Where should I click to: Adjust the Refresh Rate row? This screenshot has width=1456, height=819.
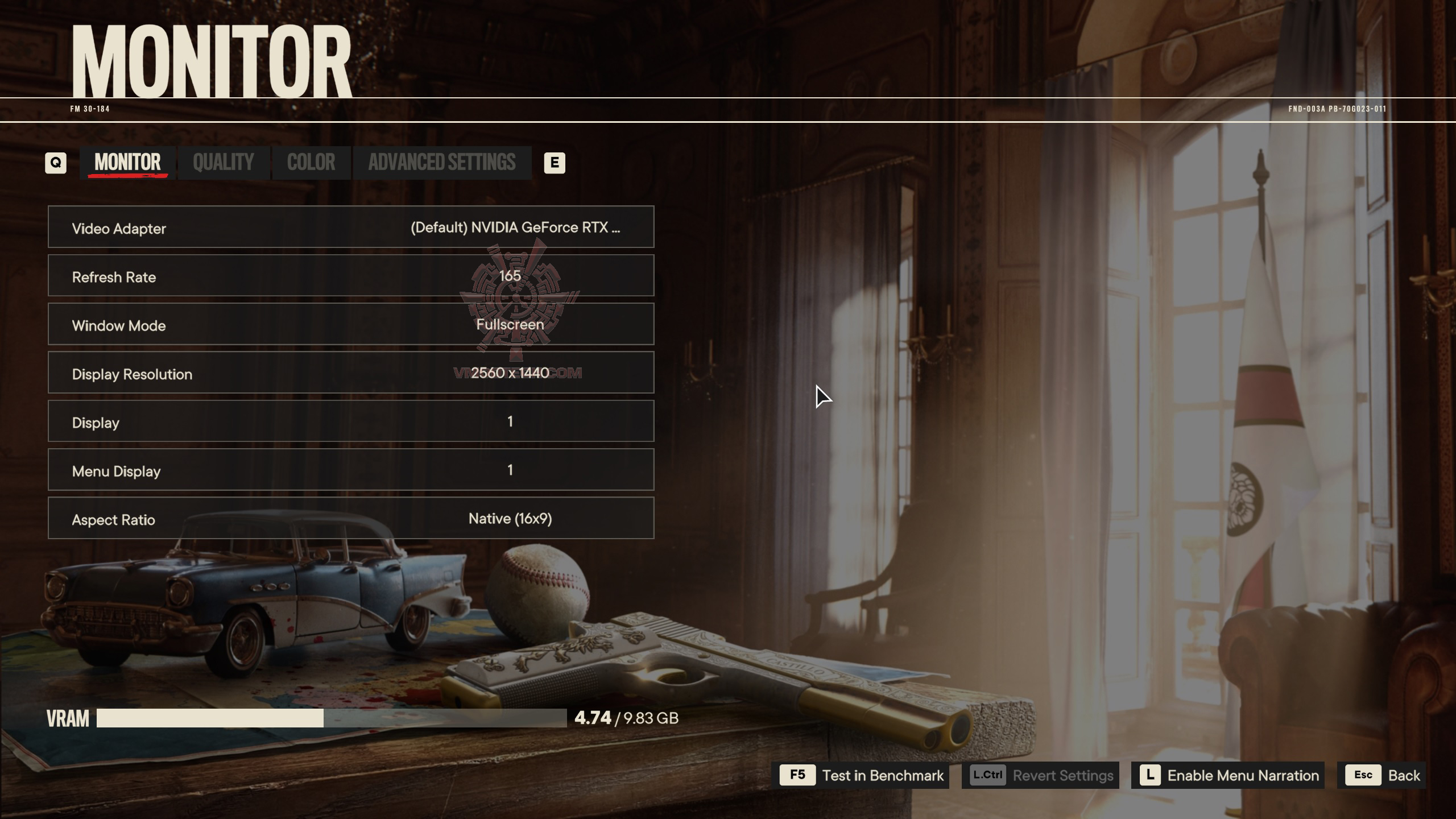point(351,276)
